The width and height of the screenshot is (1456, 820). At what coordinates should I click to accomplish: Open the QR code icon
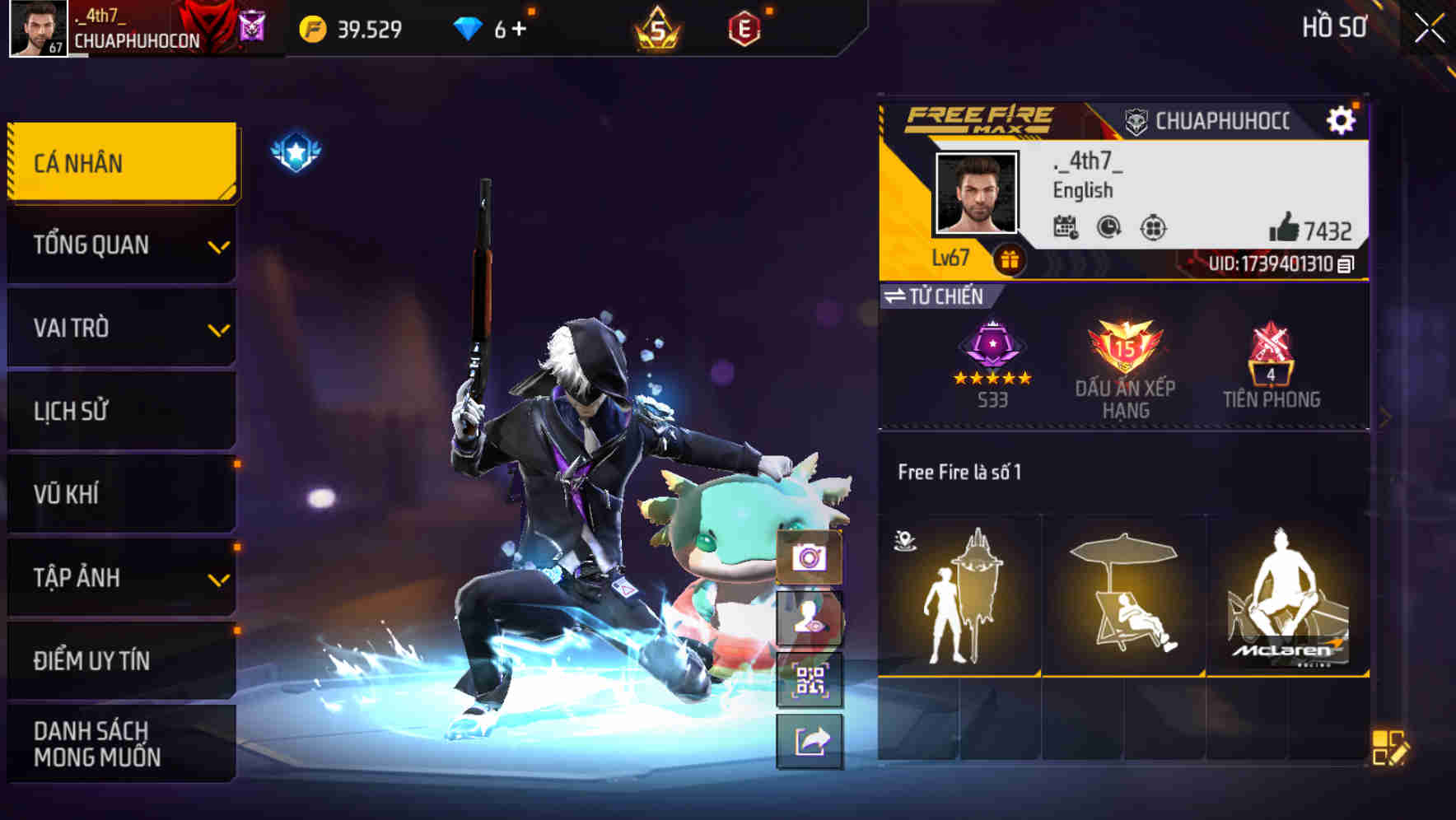click(x=810, y=680)
